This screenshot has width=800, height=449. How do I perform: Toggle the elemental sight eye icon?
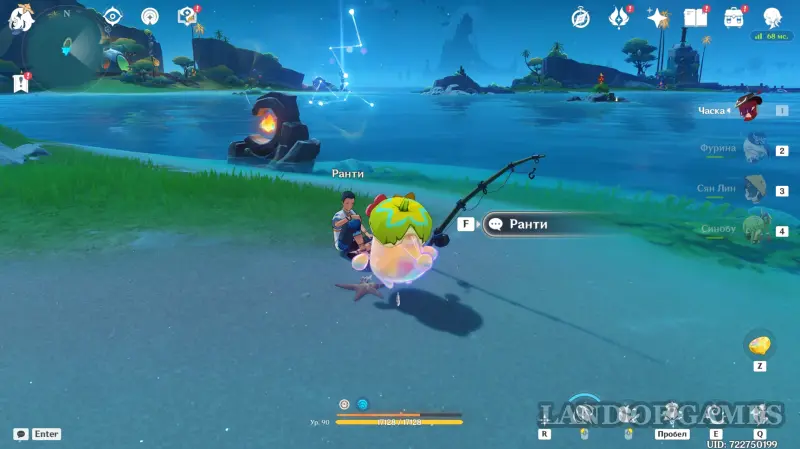(112, 16)
